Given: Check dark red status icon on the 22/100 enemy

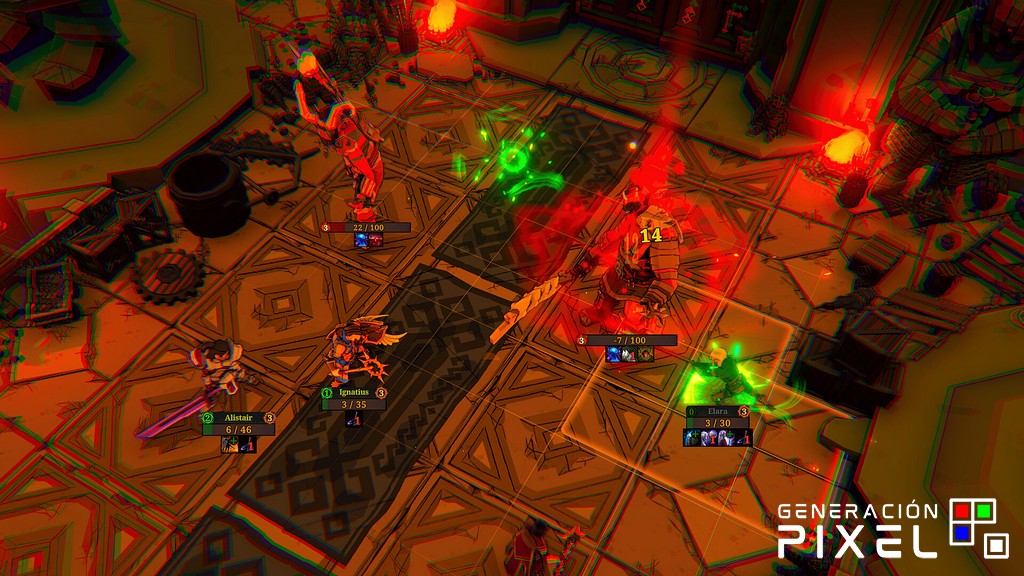Looking at the screenshot, I should tap(375, 241).
